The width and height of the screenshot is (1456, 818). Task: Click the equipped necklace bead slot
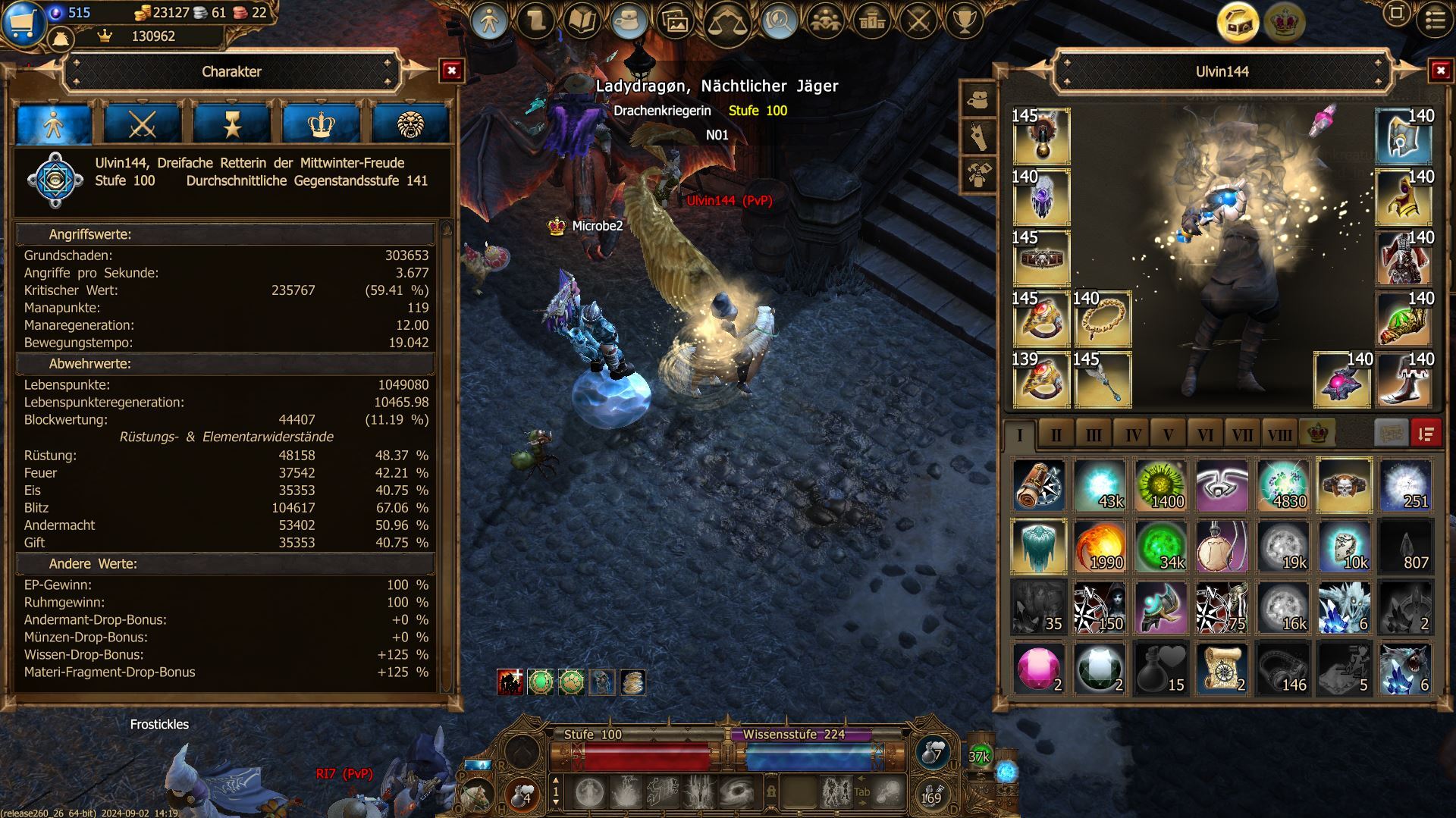click(1102, 319)
